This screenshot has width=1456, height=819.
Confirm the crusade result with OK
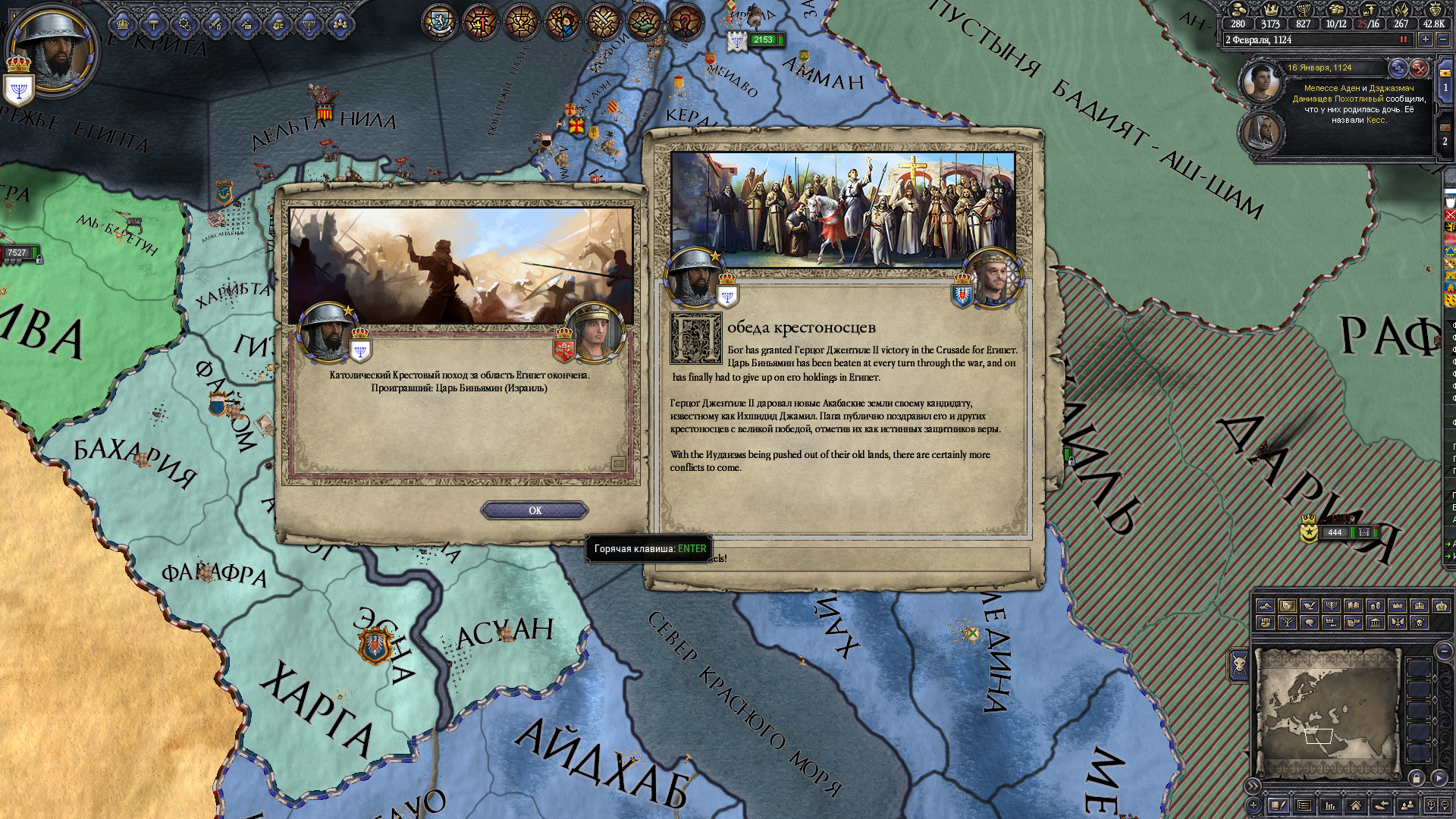coord(535,510)
